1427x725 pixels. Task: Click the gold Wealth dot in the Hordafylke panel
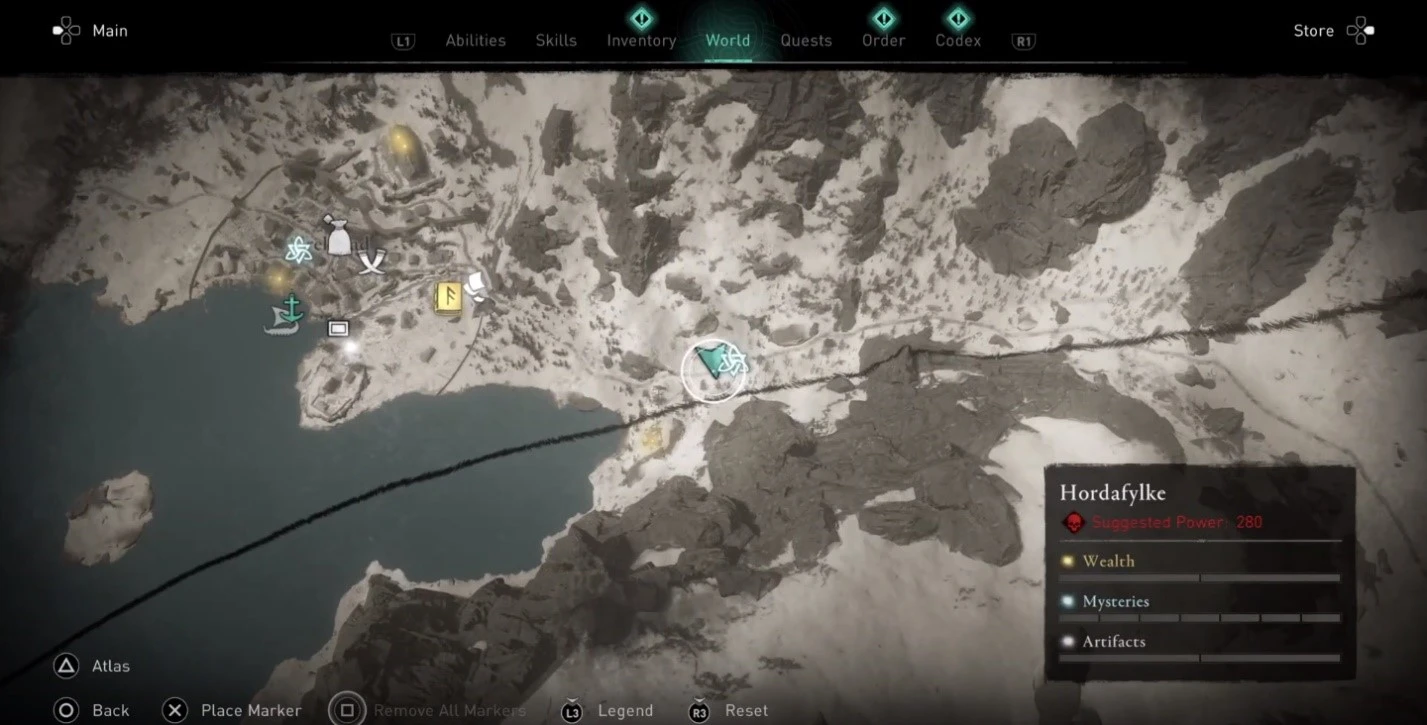tap(1067, 562)
